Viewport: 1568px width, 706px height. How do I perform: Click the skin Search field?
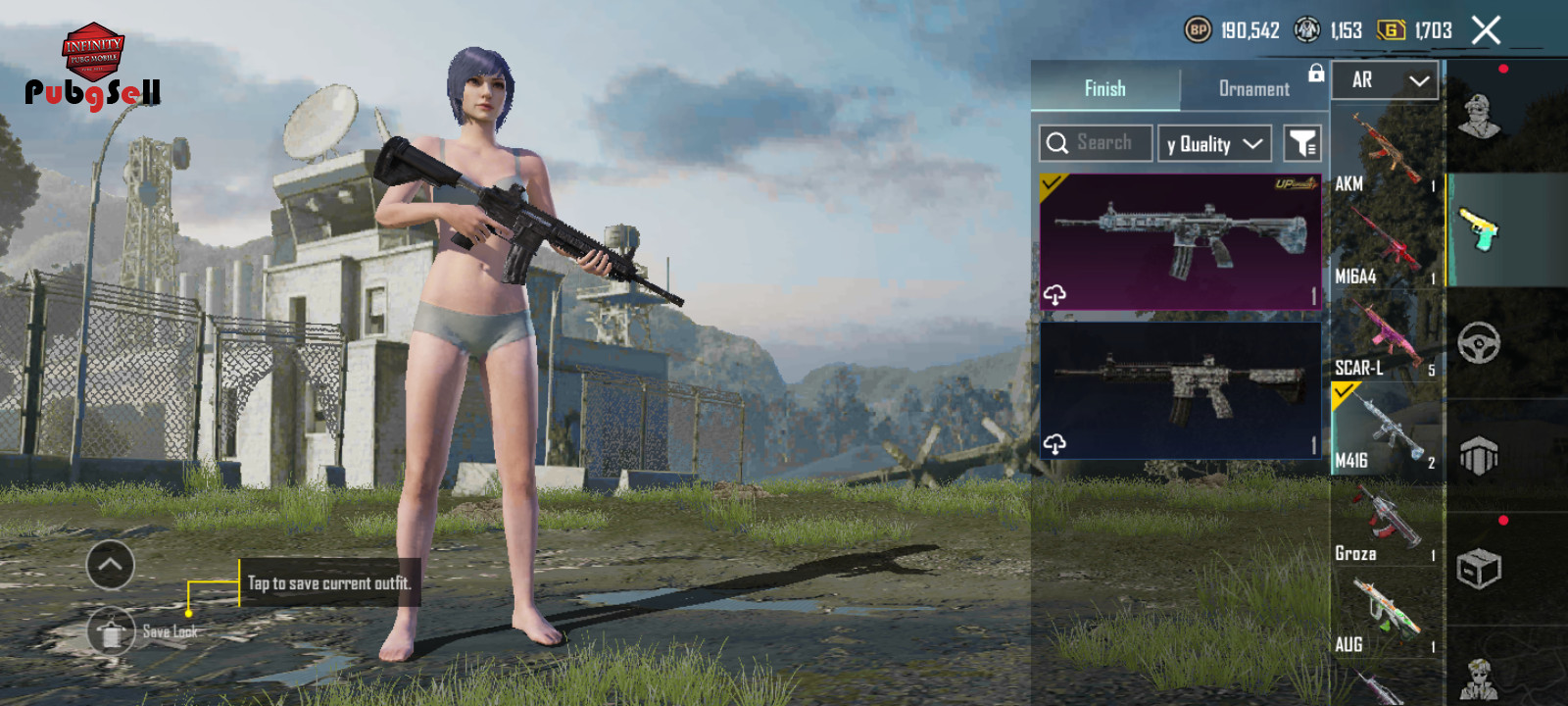coord(1096,143)
